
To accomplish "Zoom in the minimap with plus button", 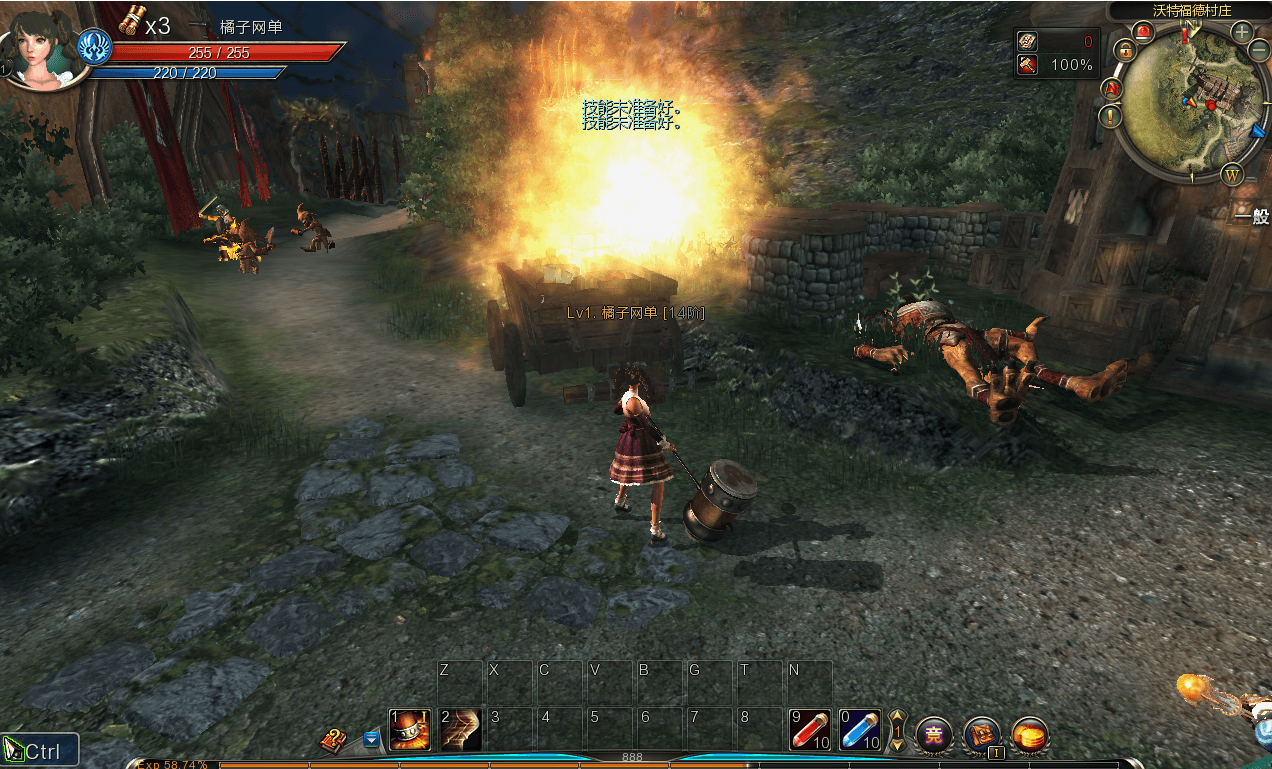I will (1242, 32).
